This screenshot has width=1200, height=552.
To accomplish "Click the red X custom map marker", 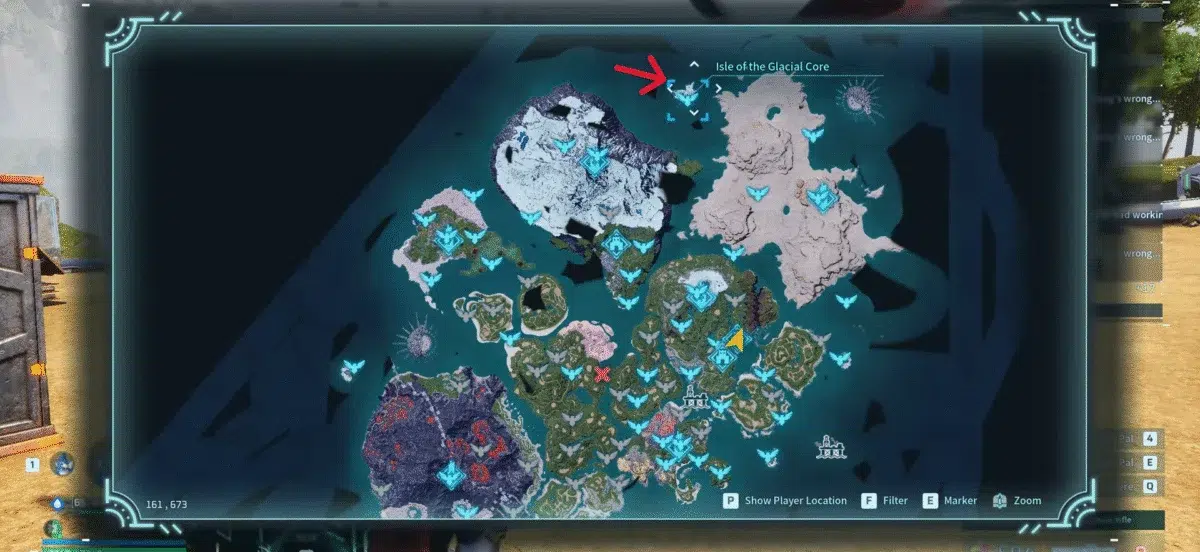I will 602,375.
